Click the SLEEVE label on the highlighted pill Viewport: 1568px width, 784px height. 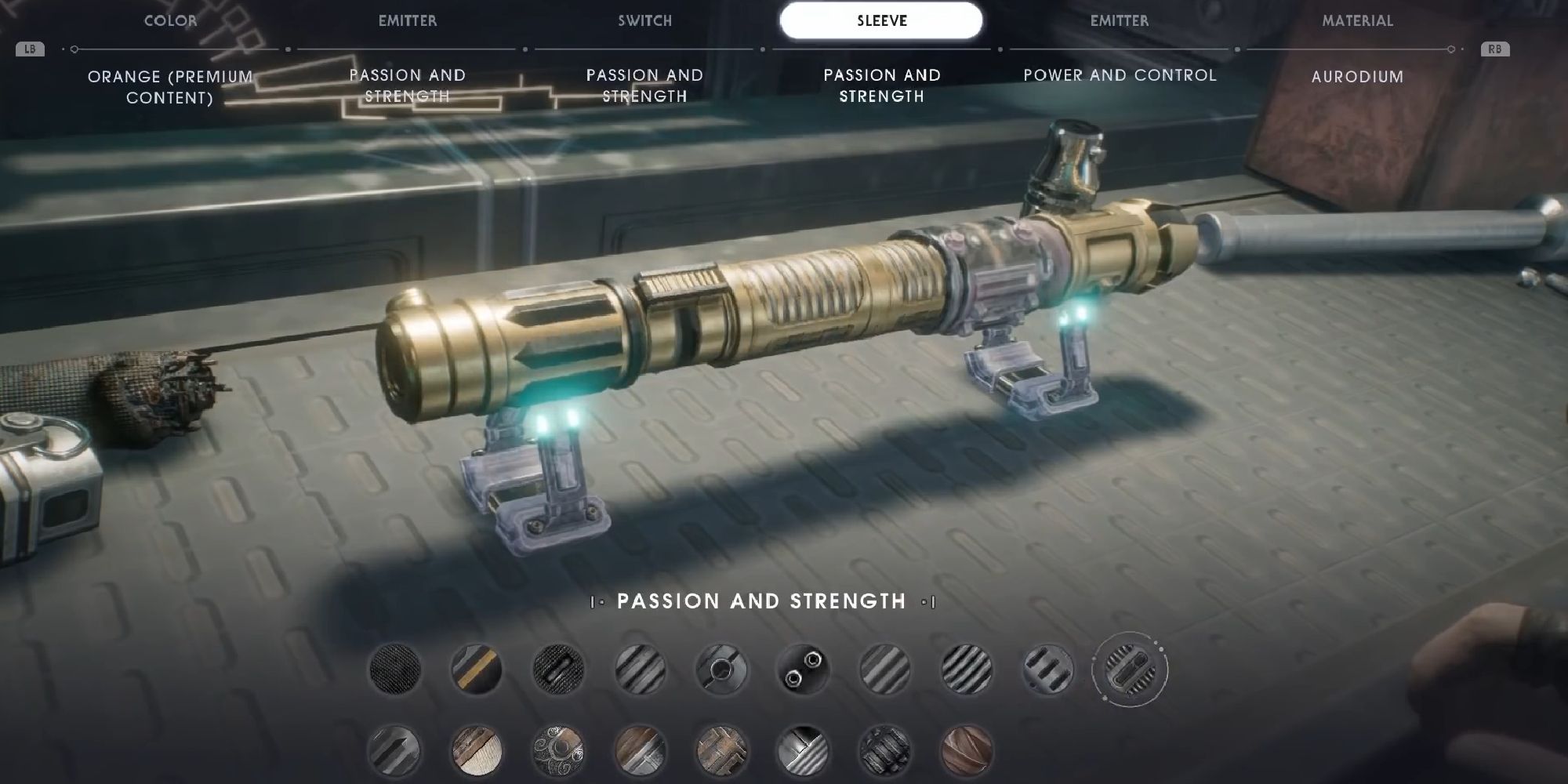click(881, 21)
